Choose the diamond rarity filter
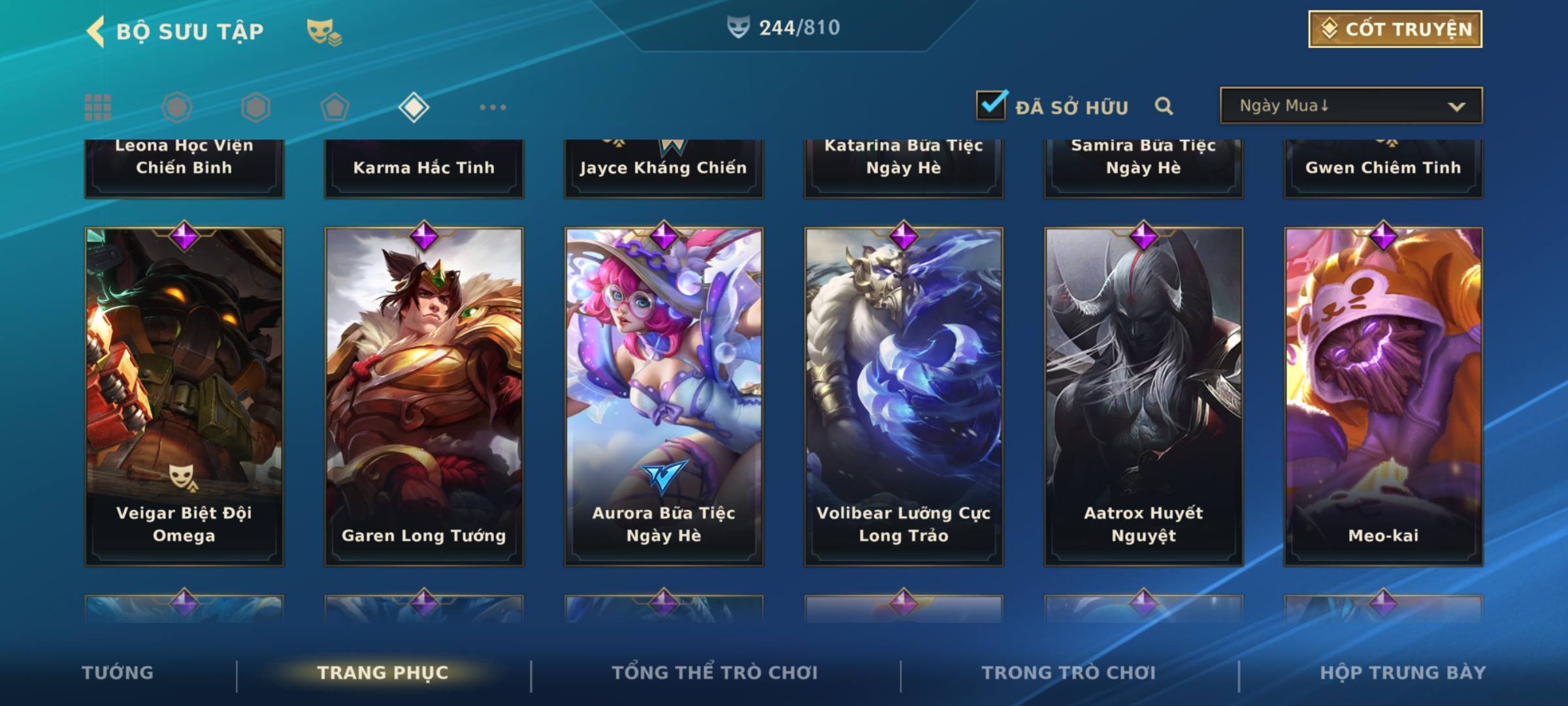1568x706 pixels. click(414, 107)
